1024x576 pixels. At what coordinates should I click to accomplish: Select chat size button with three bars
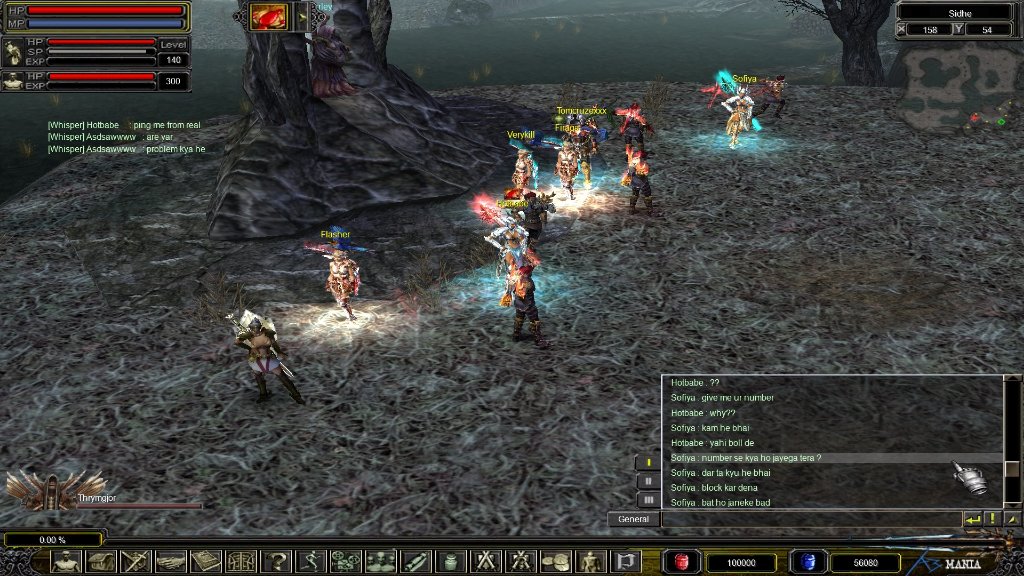[648, 498]
